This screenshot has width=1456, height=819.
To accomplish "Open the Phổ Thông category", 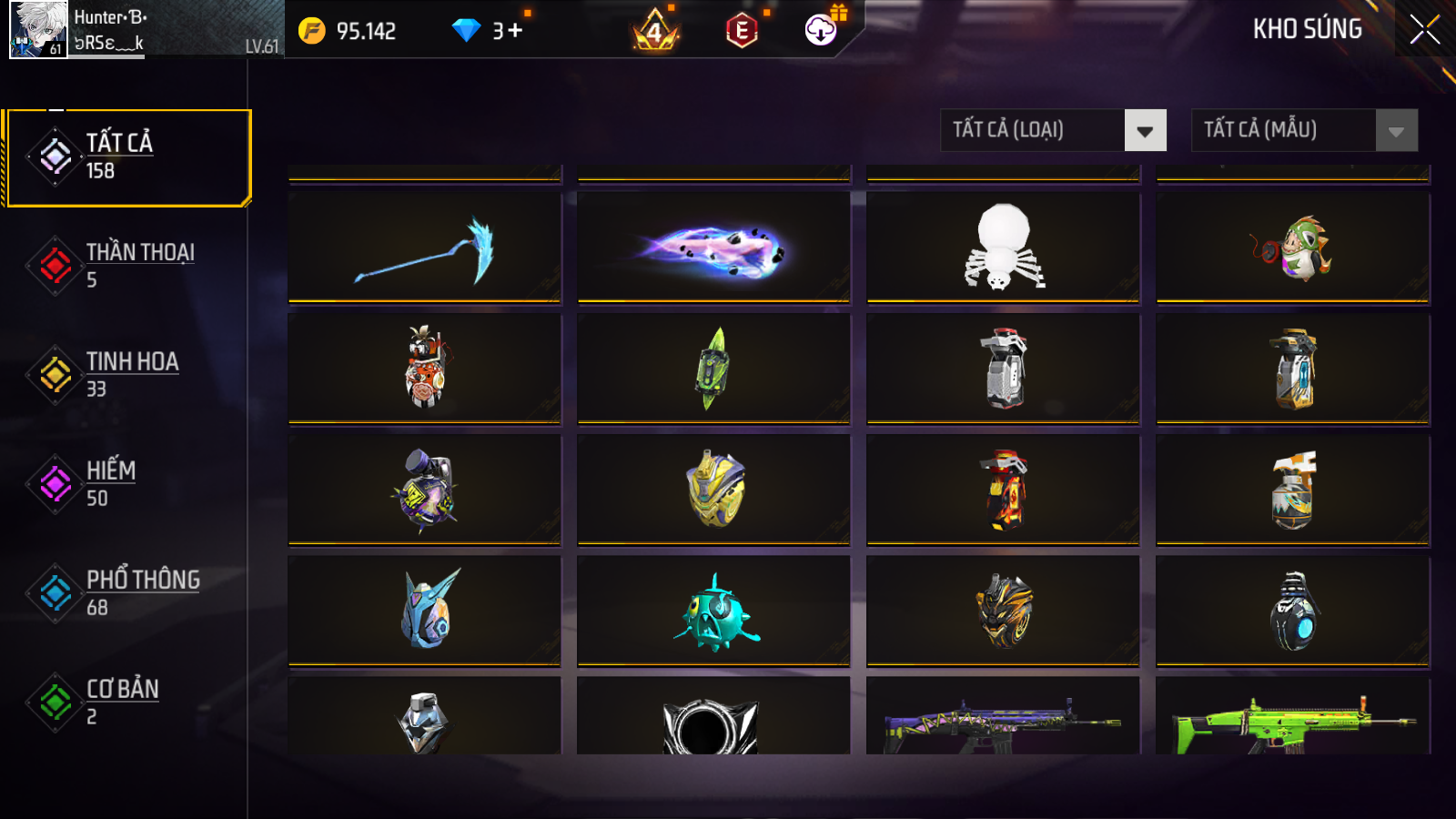I will pyautogui.click(x=127, y=593).
